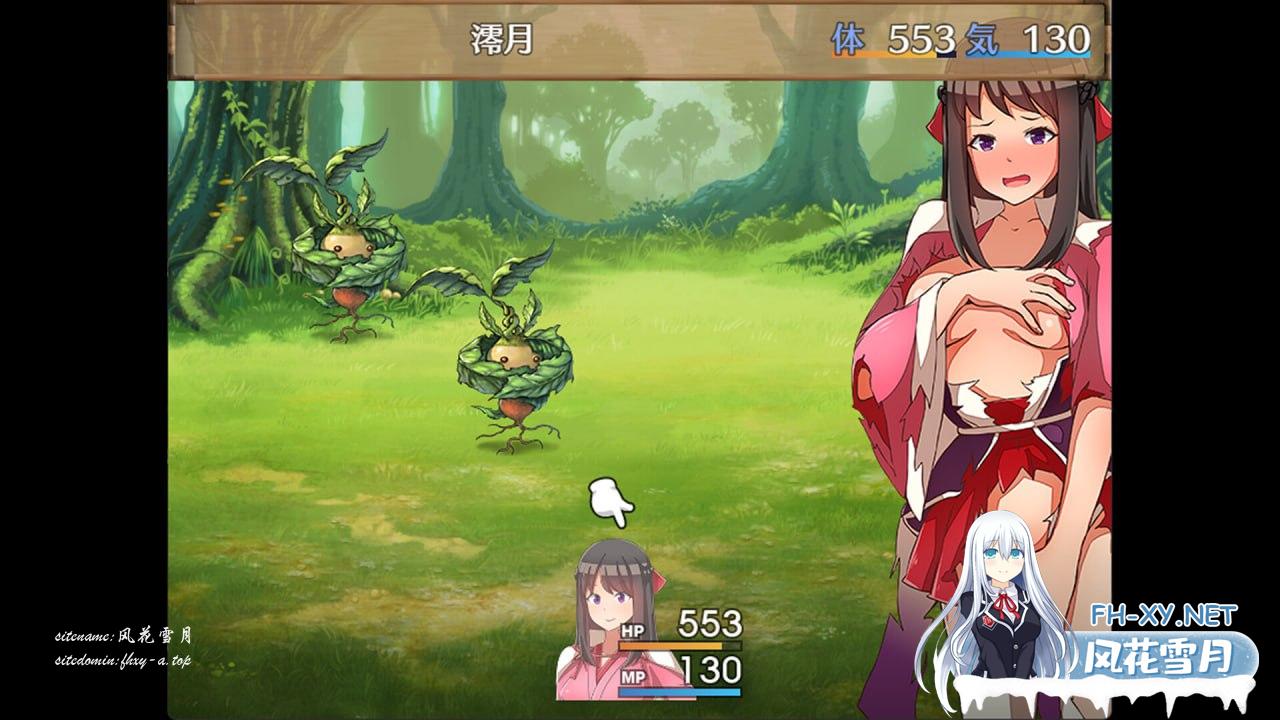Click the 澪月 target name bar
1280x720 pixels.
638,40
